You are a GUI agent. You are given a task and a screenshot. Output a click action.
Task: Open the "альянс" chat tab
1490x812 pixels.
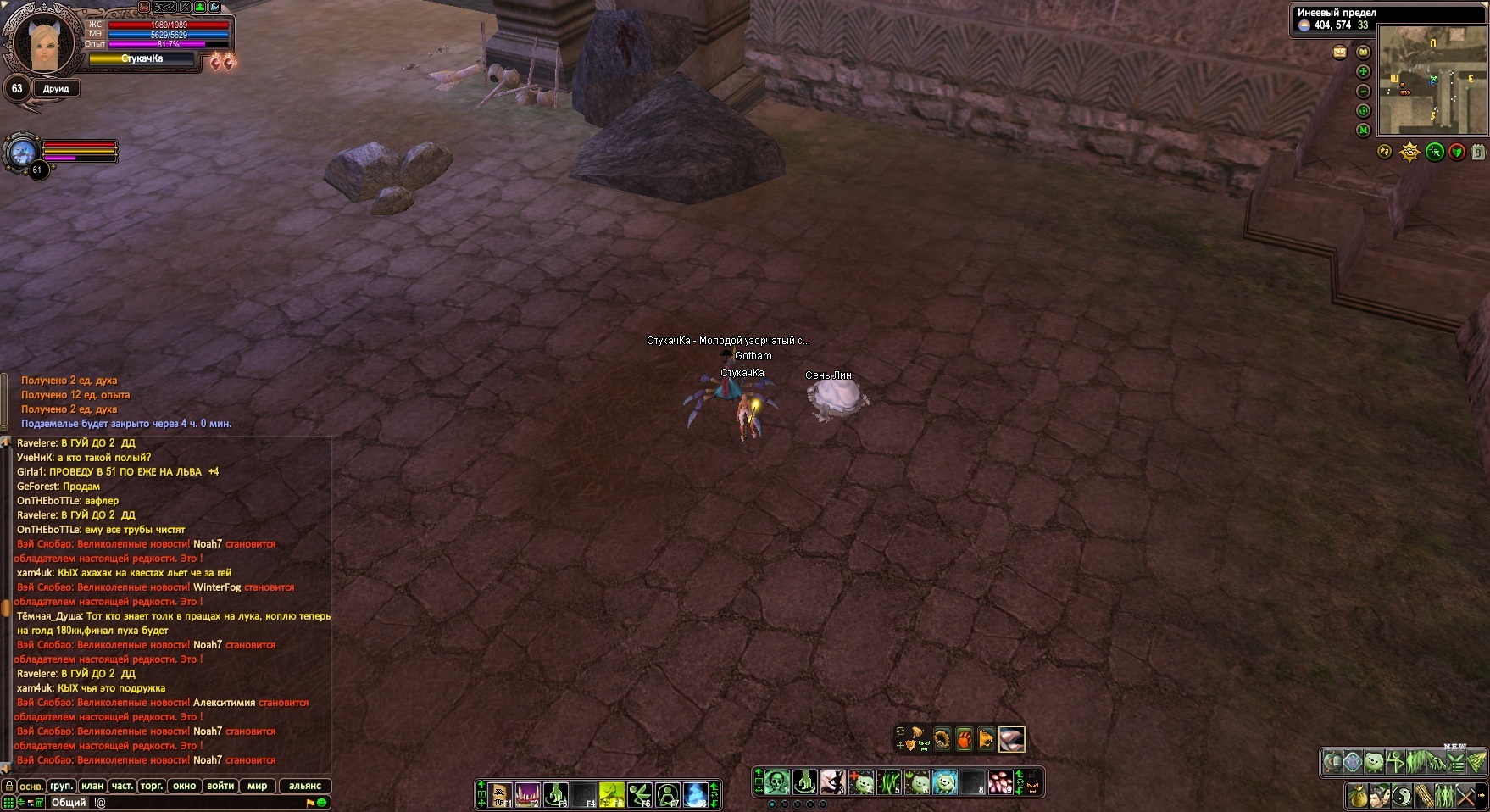(305, 786)
